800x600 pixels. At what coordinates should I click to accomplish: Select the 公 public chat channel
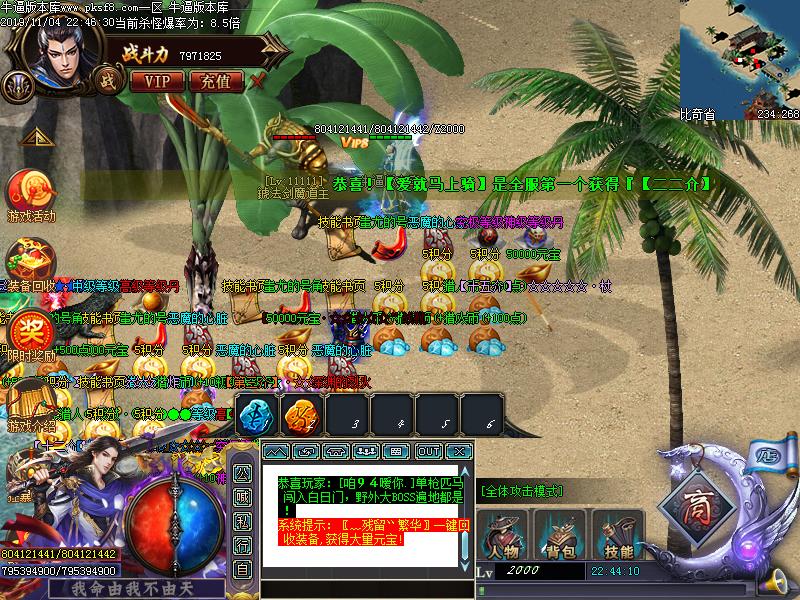[x=242, y=473]
